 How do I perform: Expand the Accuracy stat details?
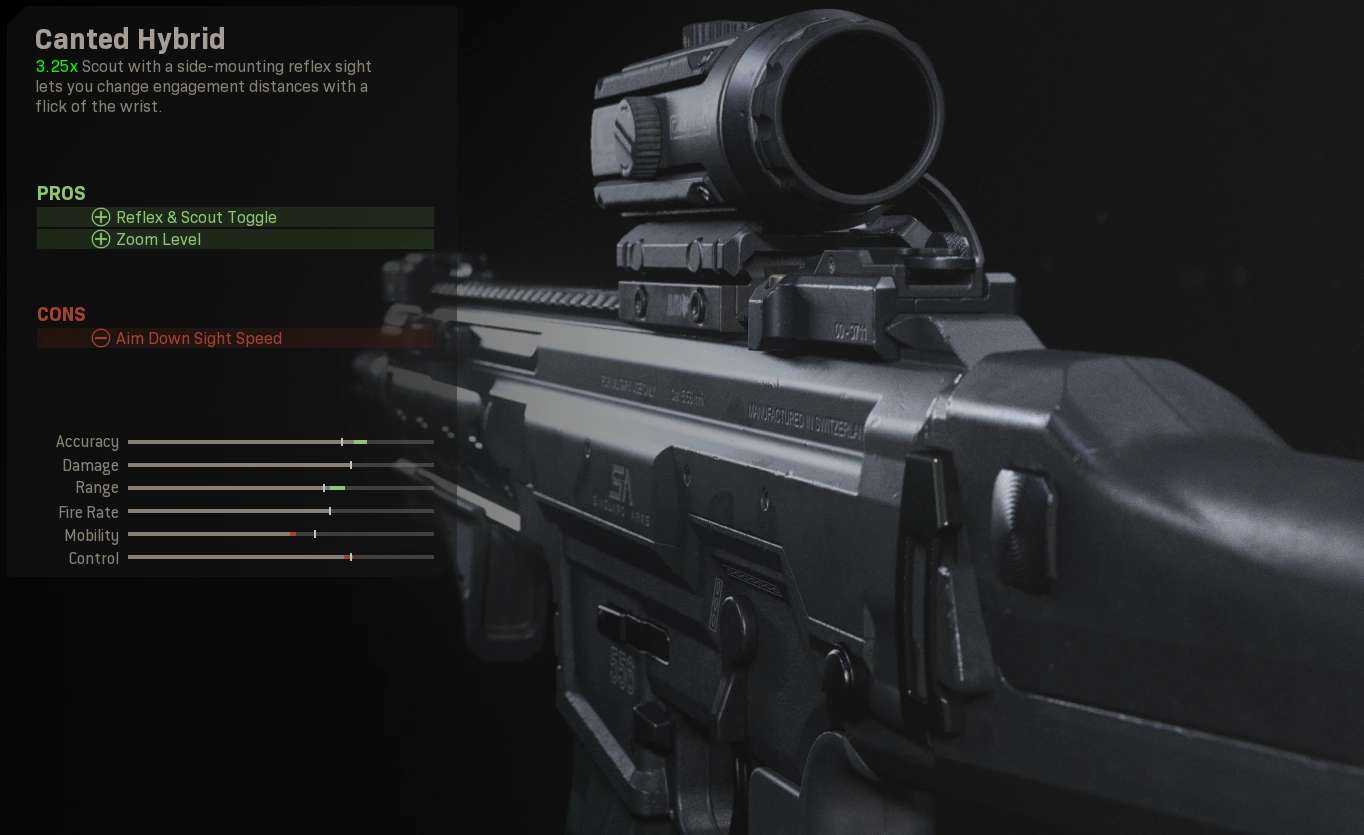[87, 441]
